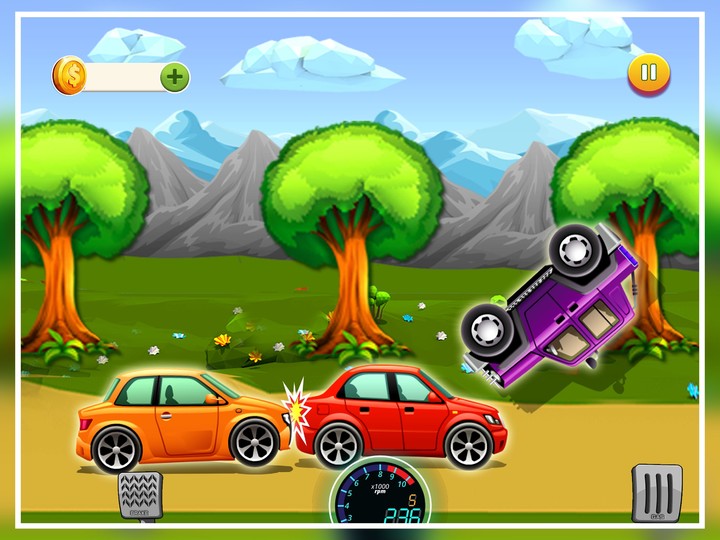Hit the gas pedal
Viewport: 720px width, 540px height.
[x=656, y=492]
